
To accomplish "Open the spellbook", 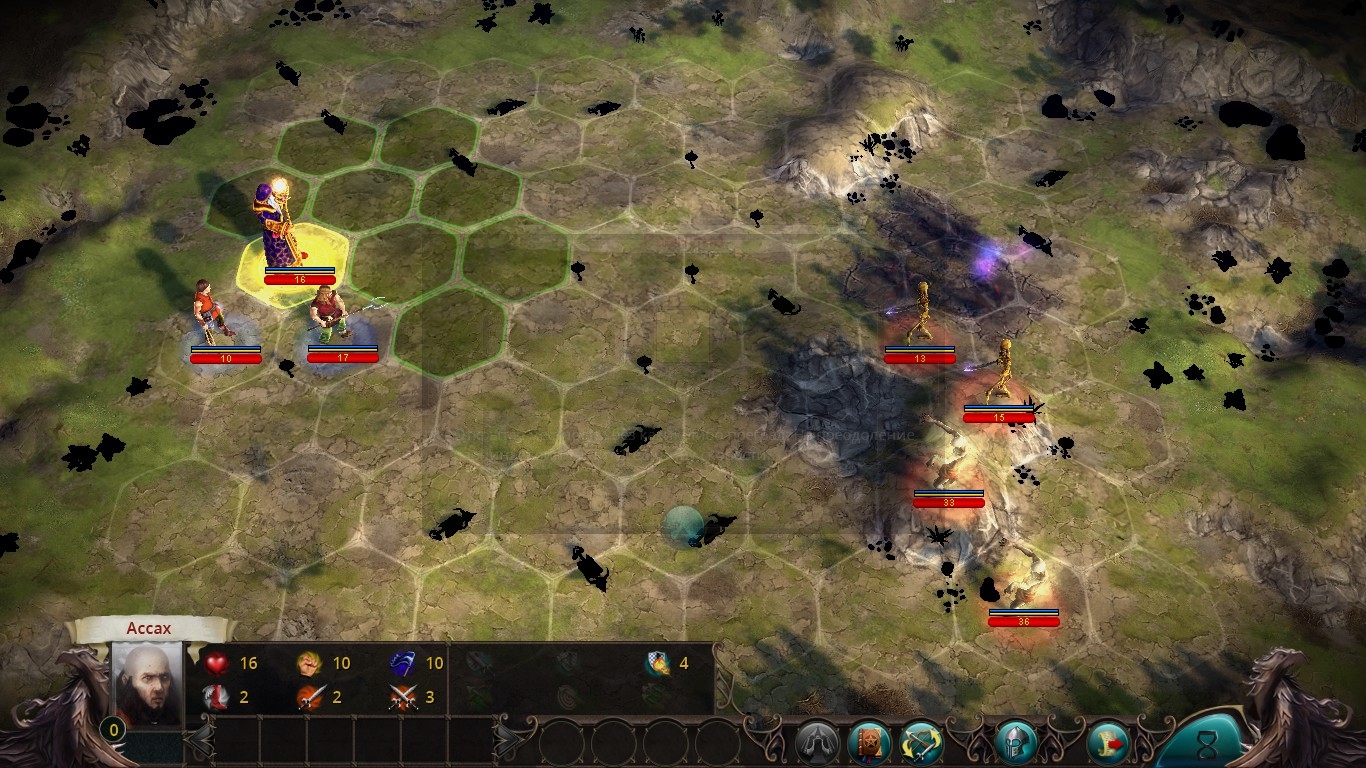I will pyautogui.click(x=869, y=743).
